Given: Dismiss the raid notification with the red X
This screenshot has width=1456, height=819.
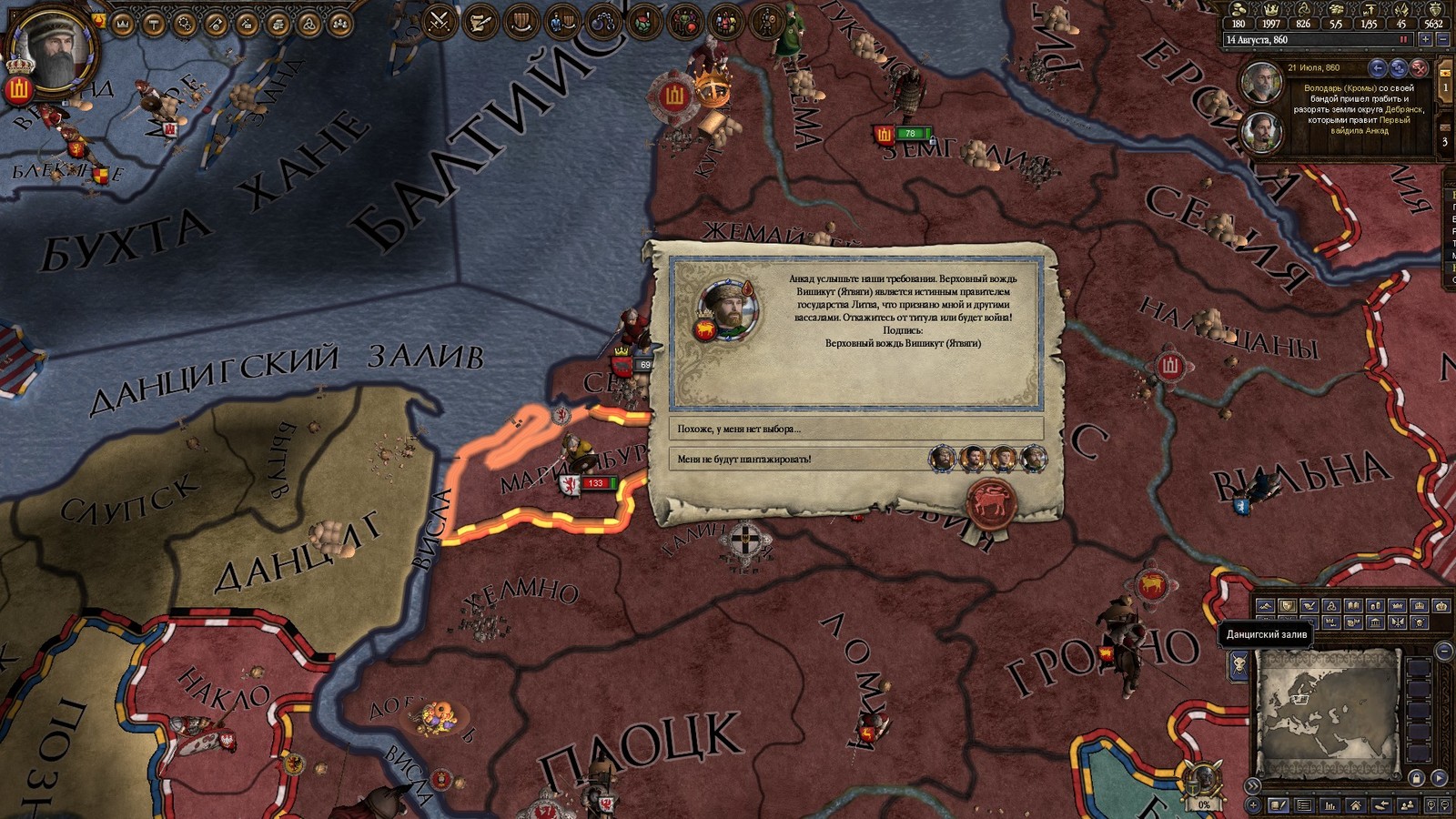Looking at the screenshot, I should (x=1419, y=68).
